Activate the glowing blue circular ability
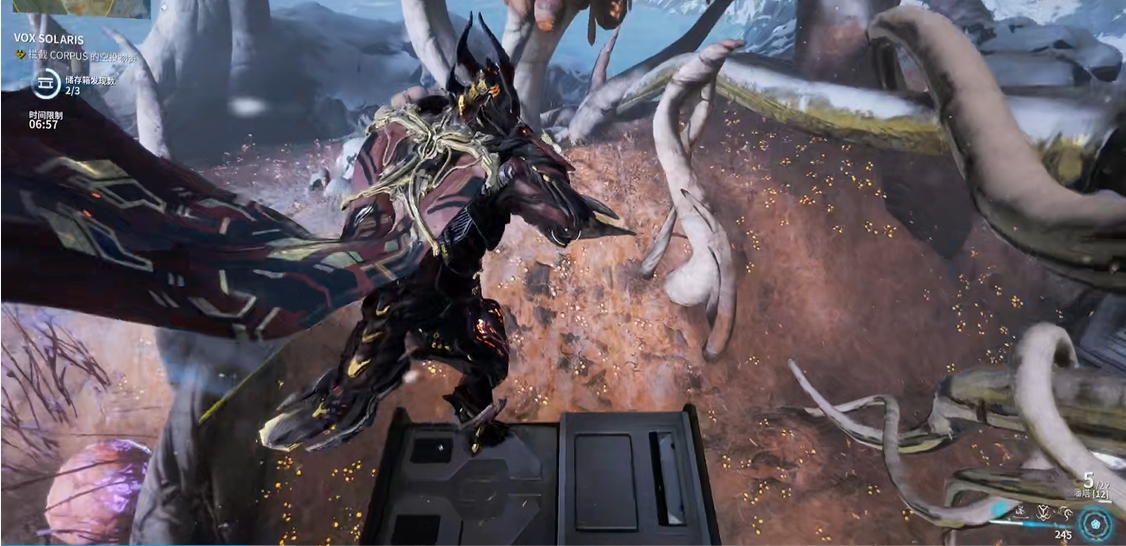 (x=1094, y=524)
